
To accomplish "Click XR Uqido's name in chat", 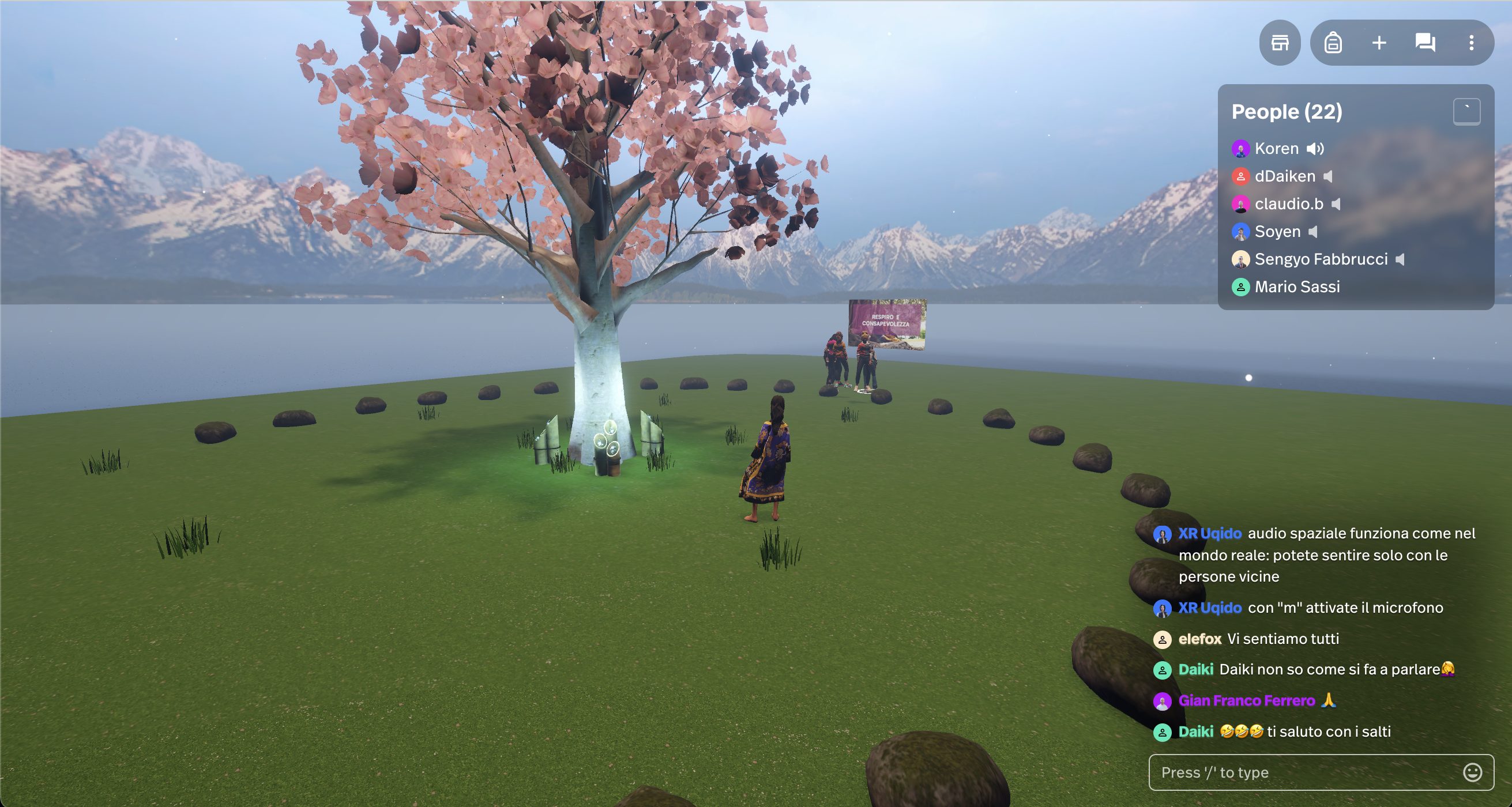I will [x=1209, y=533].
